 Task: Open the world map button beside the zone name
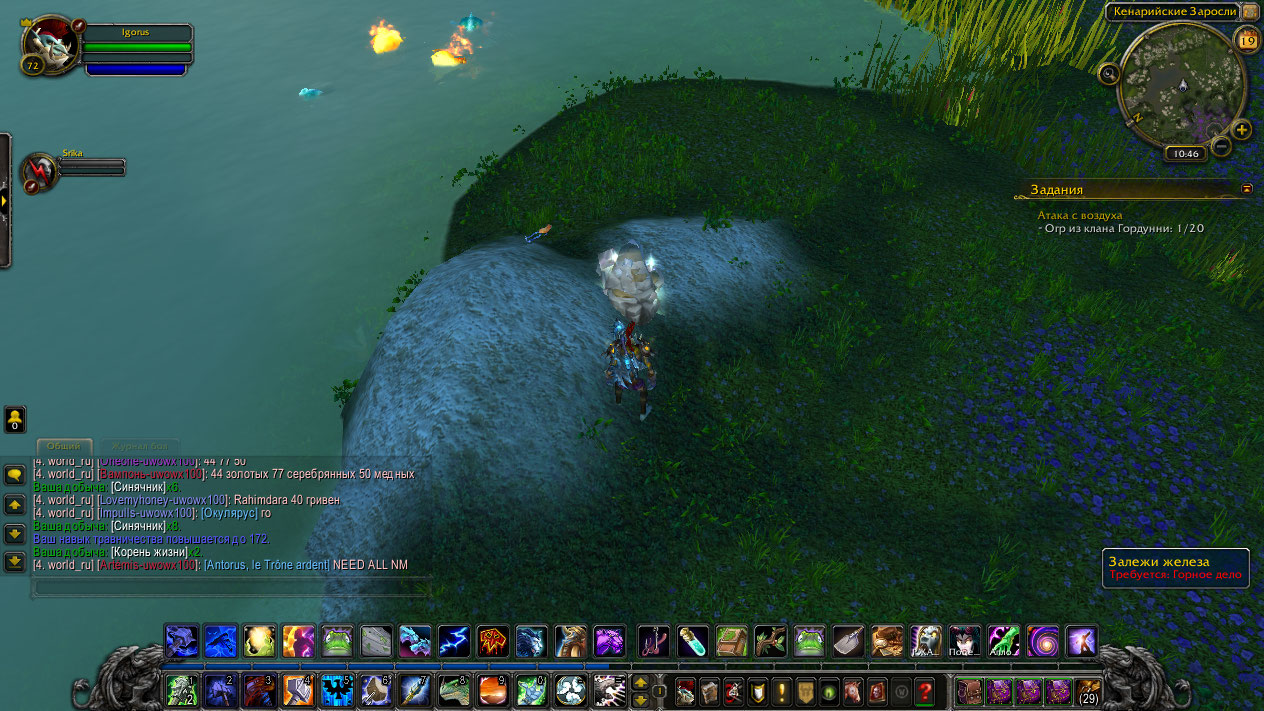1251,11
